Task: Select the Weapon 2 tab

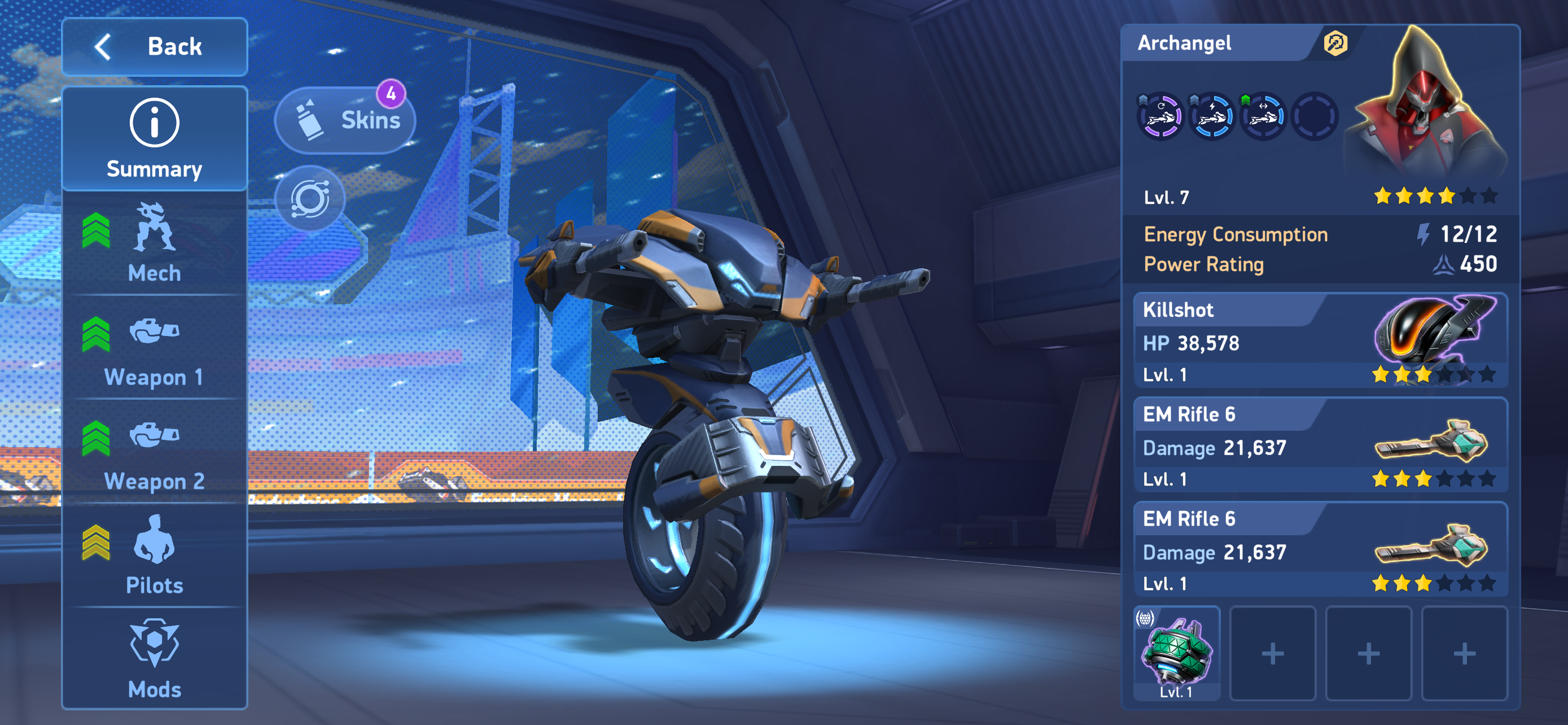Action: [155, 452]
